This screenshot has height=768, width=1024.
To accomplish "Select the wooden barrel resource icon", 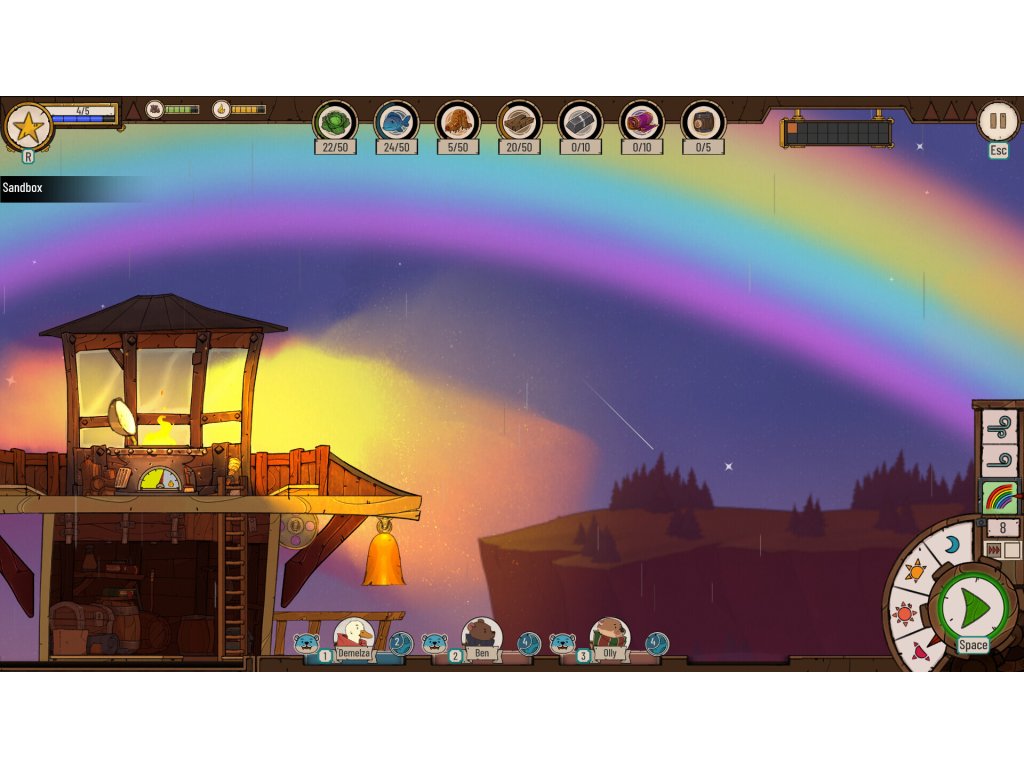I will (x=703, y=122).
